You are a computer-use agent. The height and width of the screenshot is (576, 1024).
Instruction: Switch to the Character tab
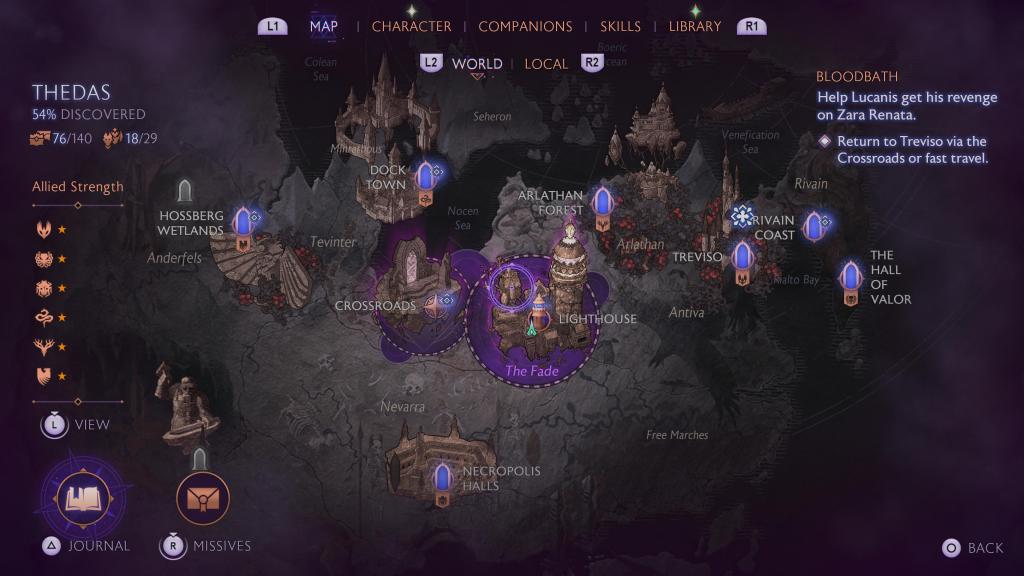click(411, 26)
